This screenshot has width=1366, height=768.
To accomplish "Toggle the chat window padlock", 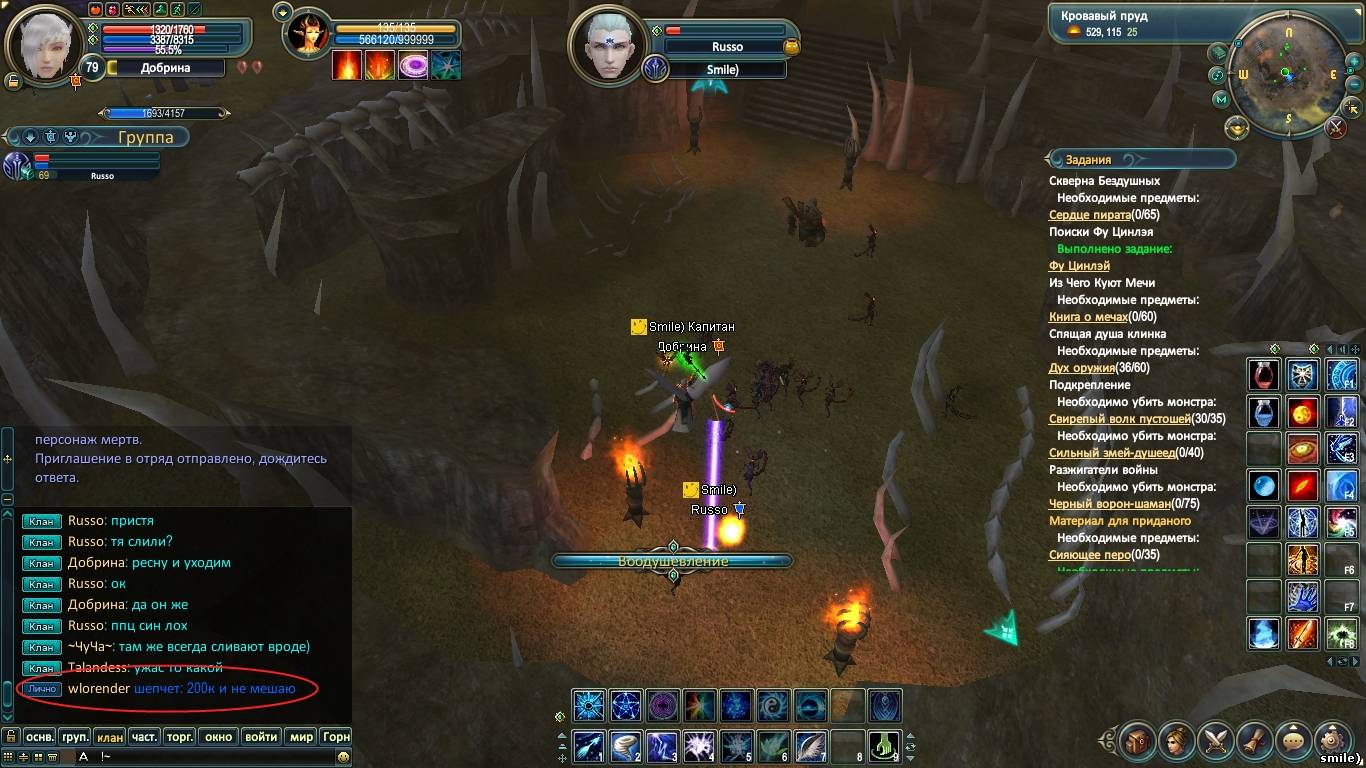I will pyautogui.click(x=11, y=737).
